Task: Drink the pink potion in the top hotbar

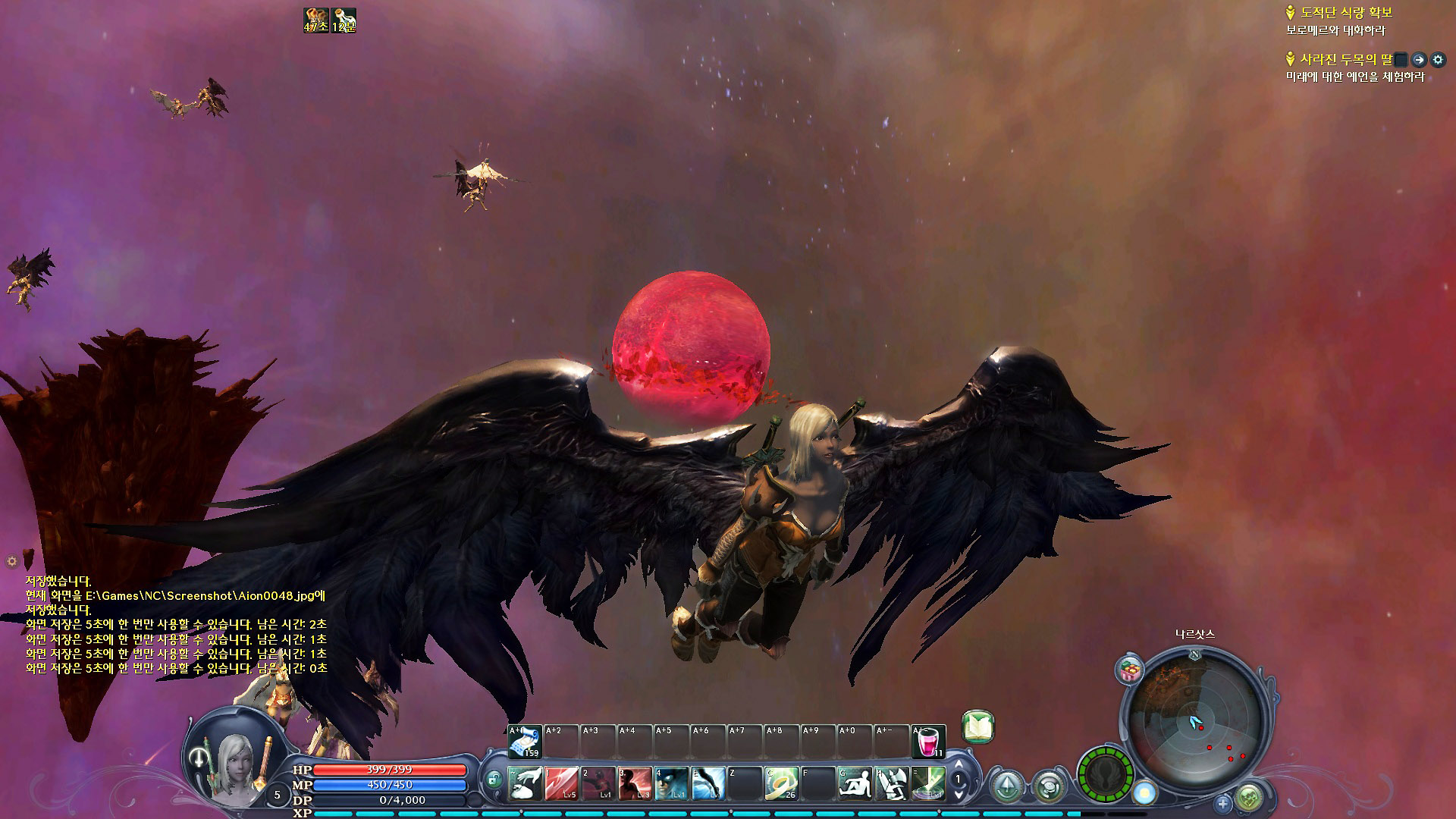Action: [928, 742]
